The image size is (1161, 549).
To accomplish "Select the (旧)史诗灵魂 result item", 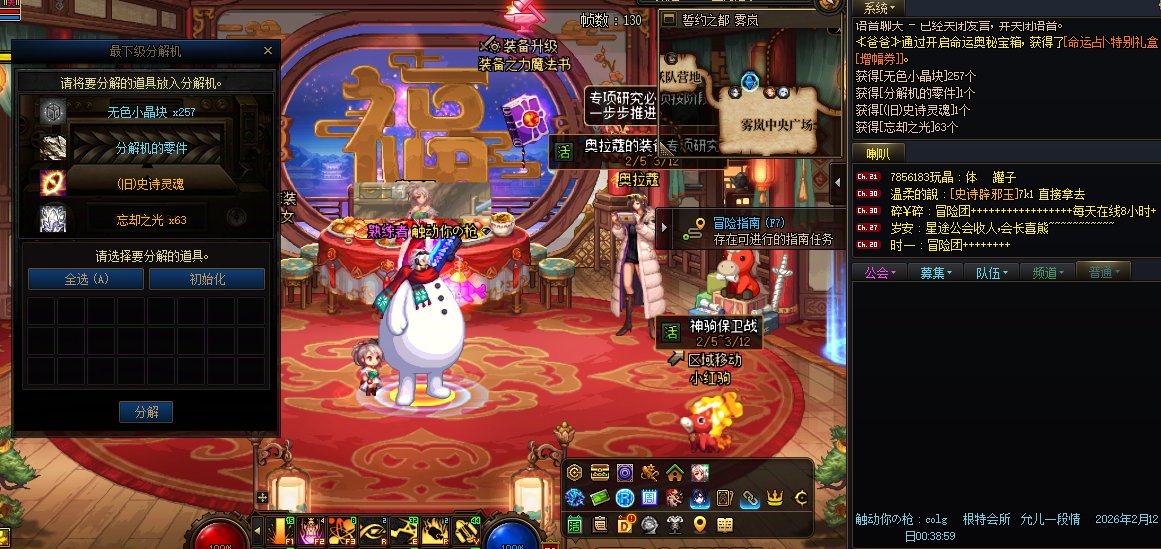I will click(151, 184).
